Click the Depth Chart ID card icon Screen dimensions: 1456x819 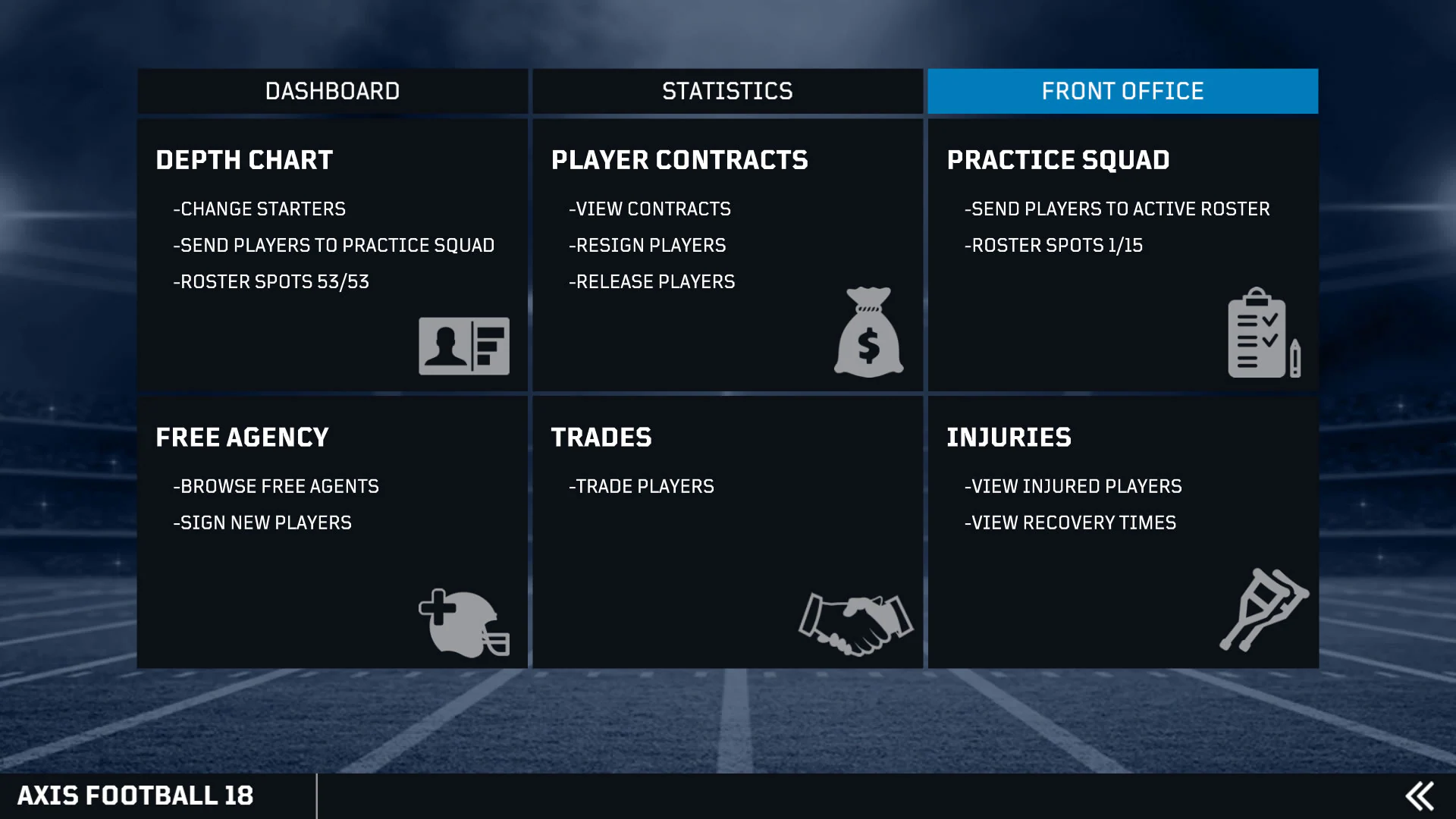tap(463, 347)
